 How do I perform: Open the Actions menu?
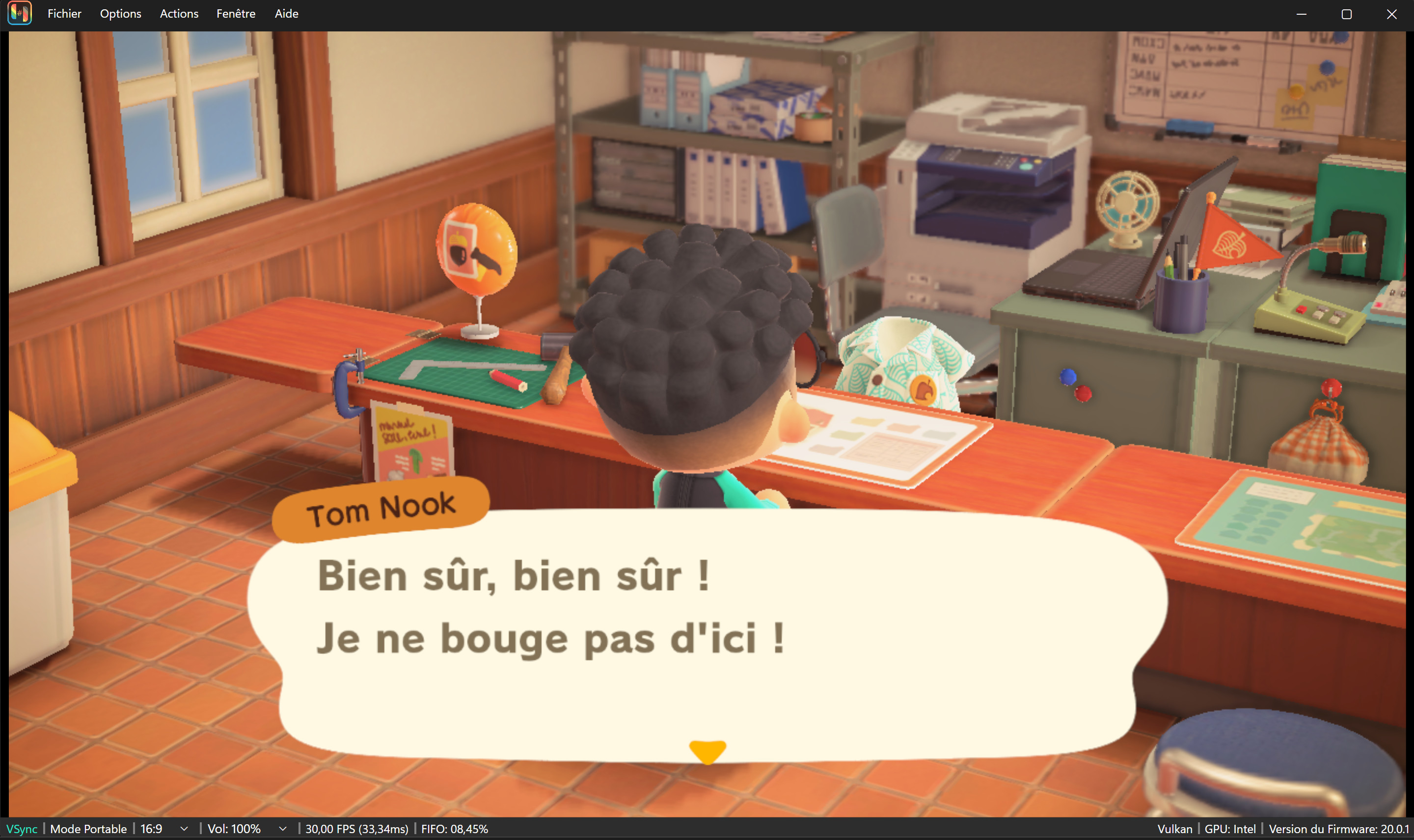pos(178,14)
